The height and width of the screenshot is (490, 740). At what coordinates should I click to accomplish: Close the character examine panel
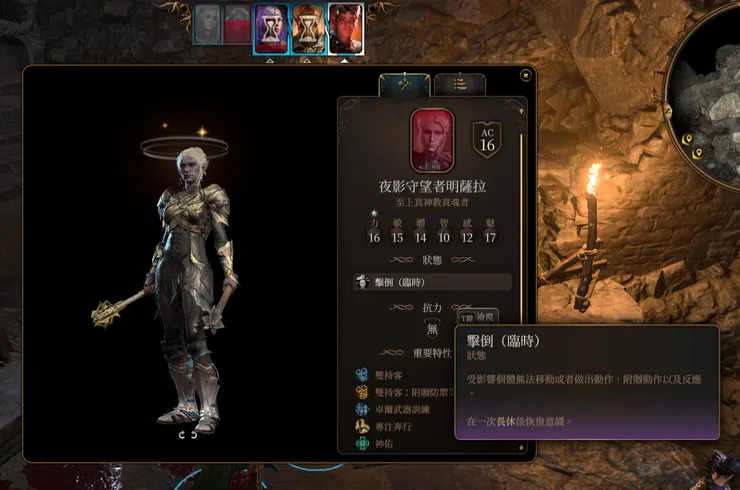pos(526,74)
